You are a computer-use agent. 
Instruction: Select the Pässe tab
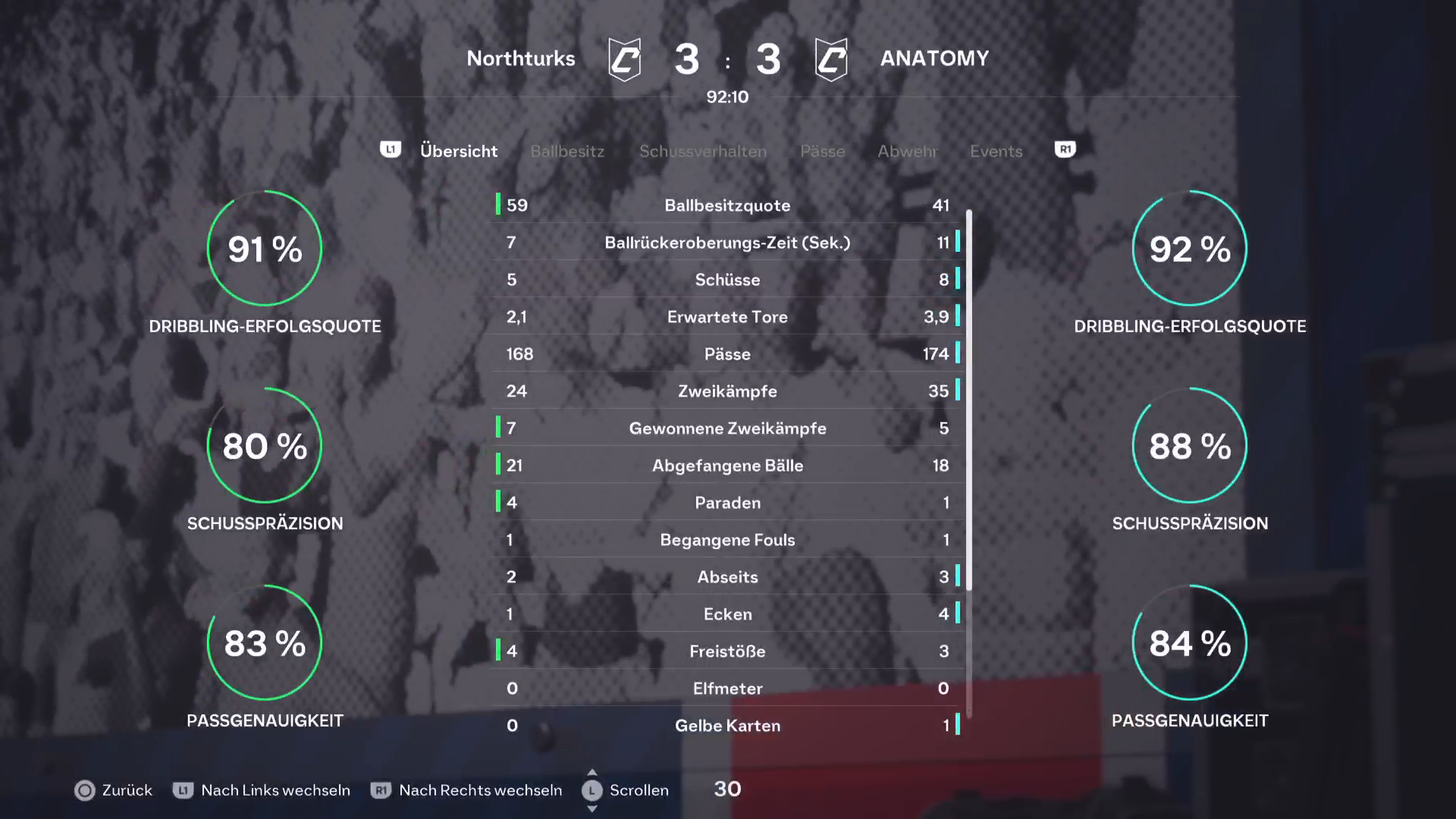point(822,151)
